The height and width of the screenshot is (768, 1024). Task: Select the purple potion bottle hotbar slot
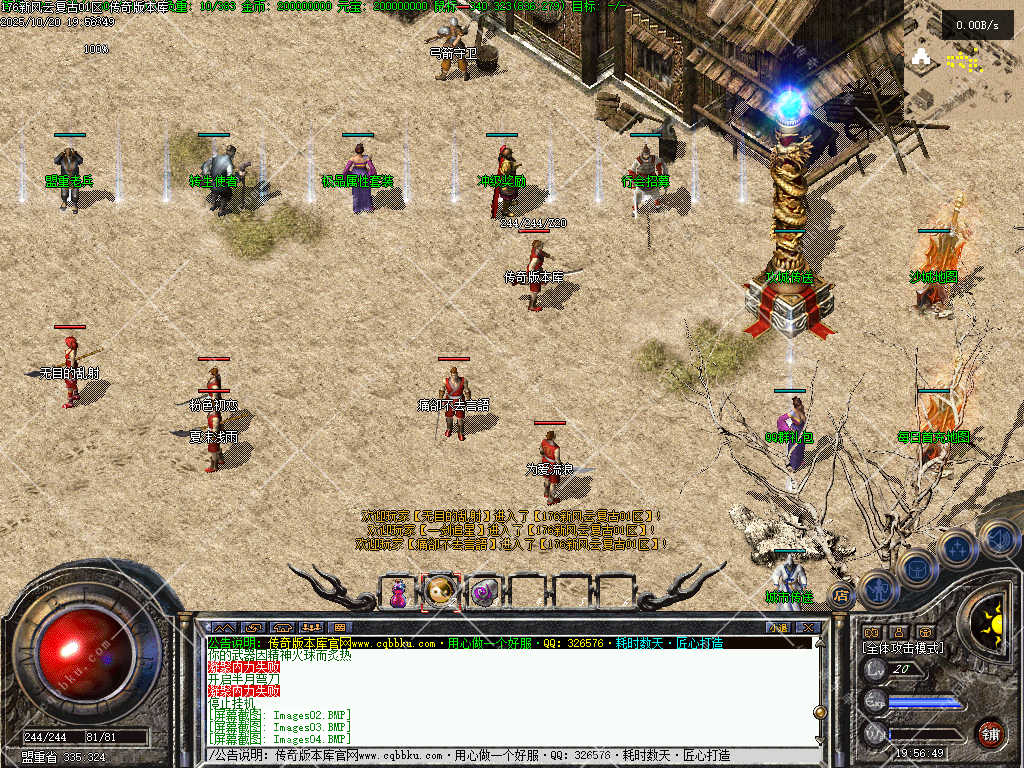click(x=398, y=593)
